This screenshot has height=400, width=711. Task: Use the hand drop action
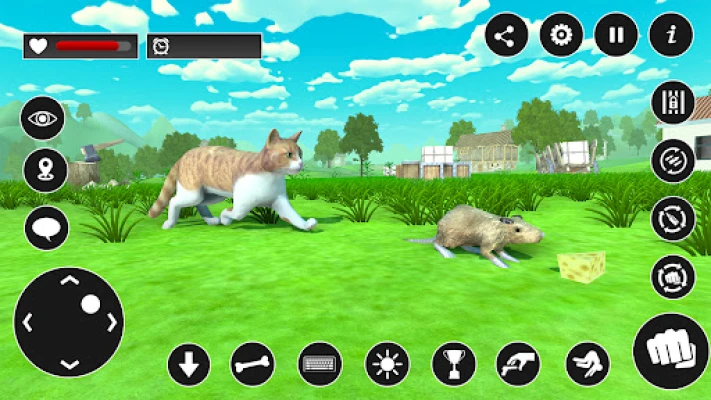click(587, 364)
